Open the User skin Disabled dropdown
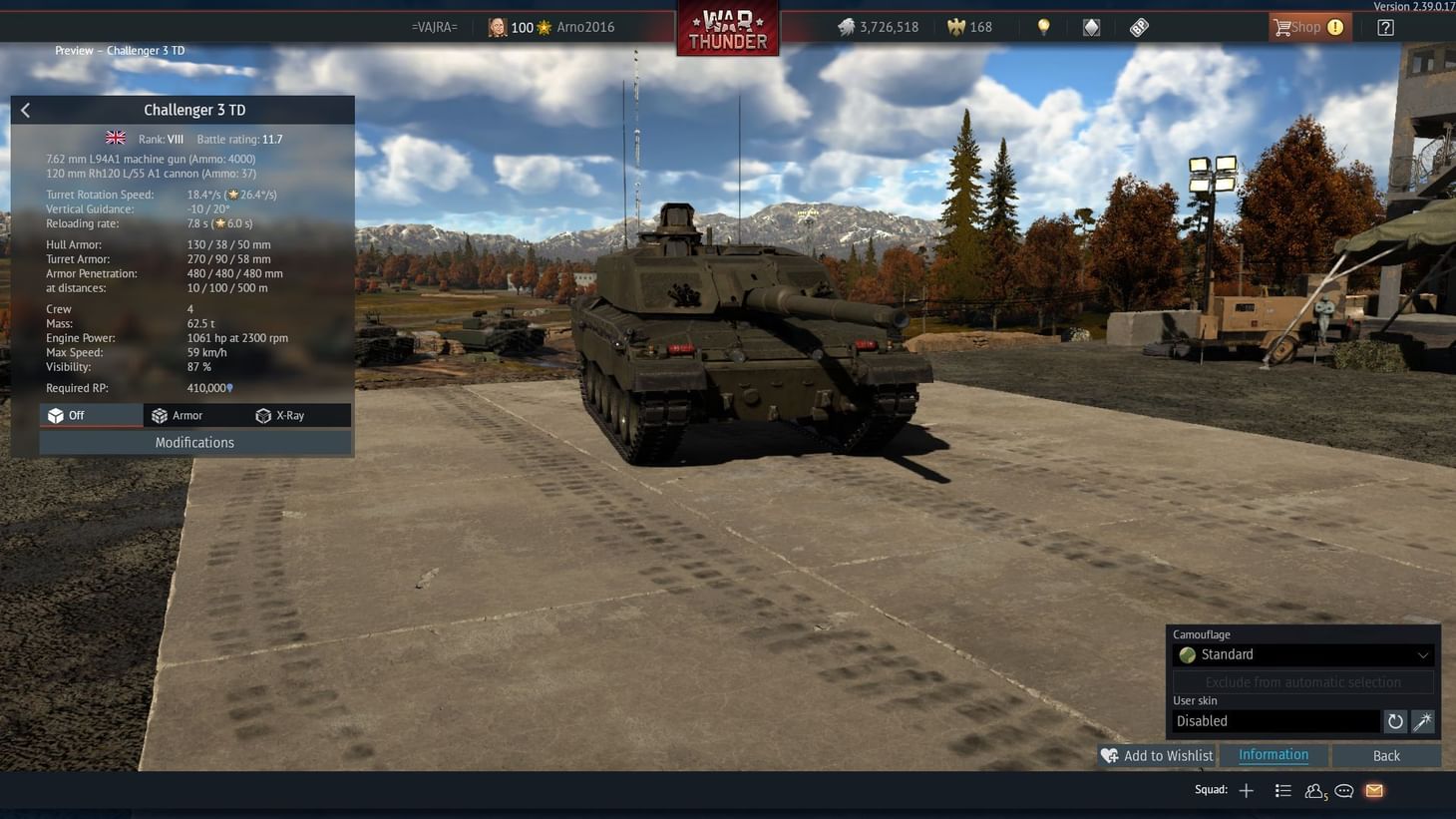This screenshot has height=819, width=1456. coord(1276,720)
